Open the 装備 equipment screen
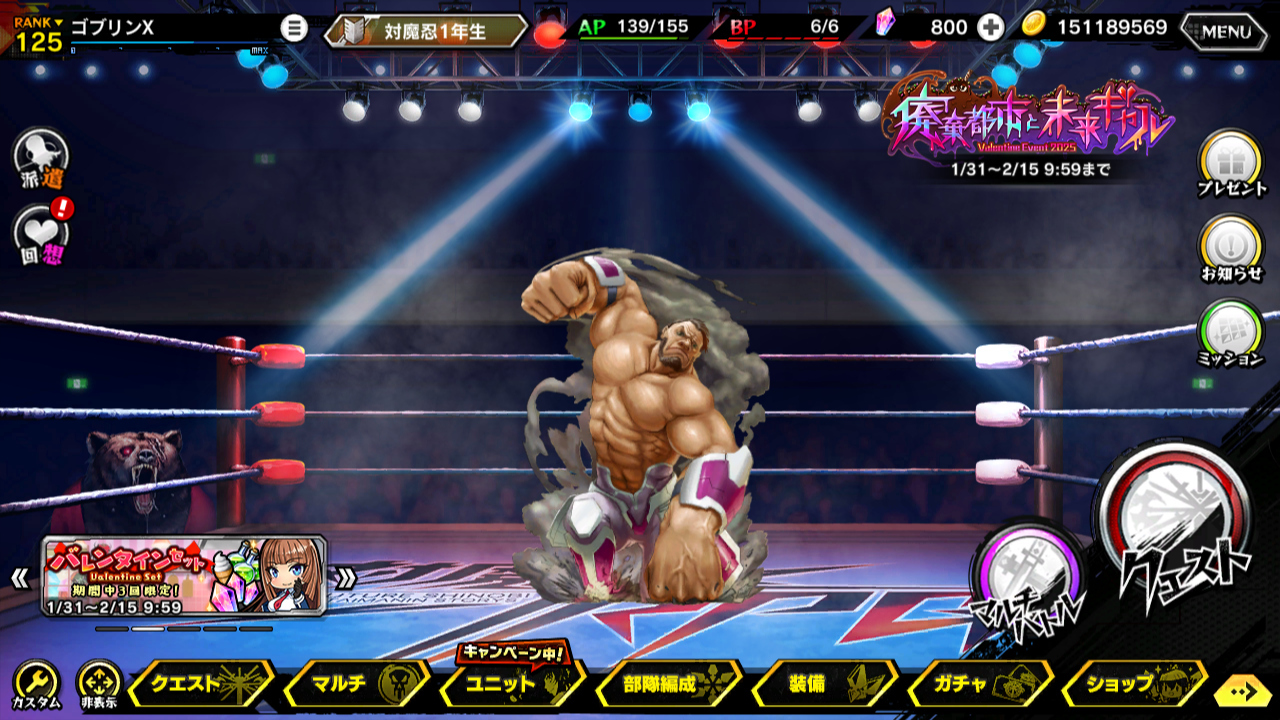The width and height of the screenshot is (1280, 720). pyautogui.click(x=823, y=685)
